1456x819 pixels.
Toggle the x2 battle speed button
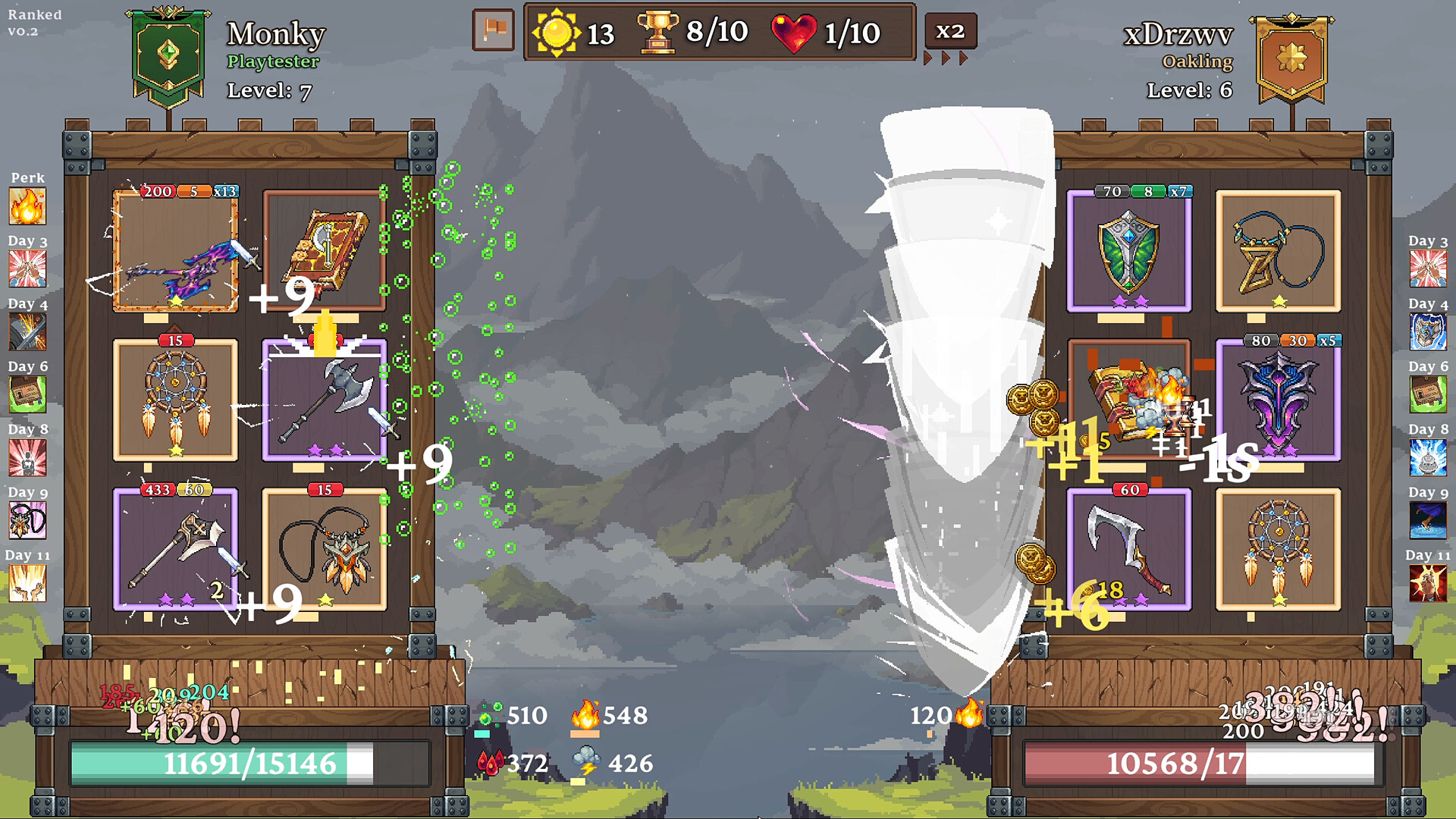click(x=949, y=31)
